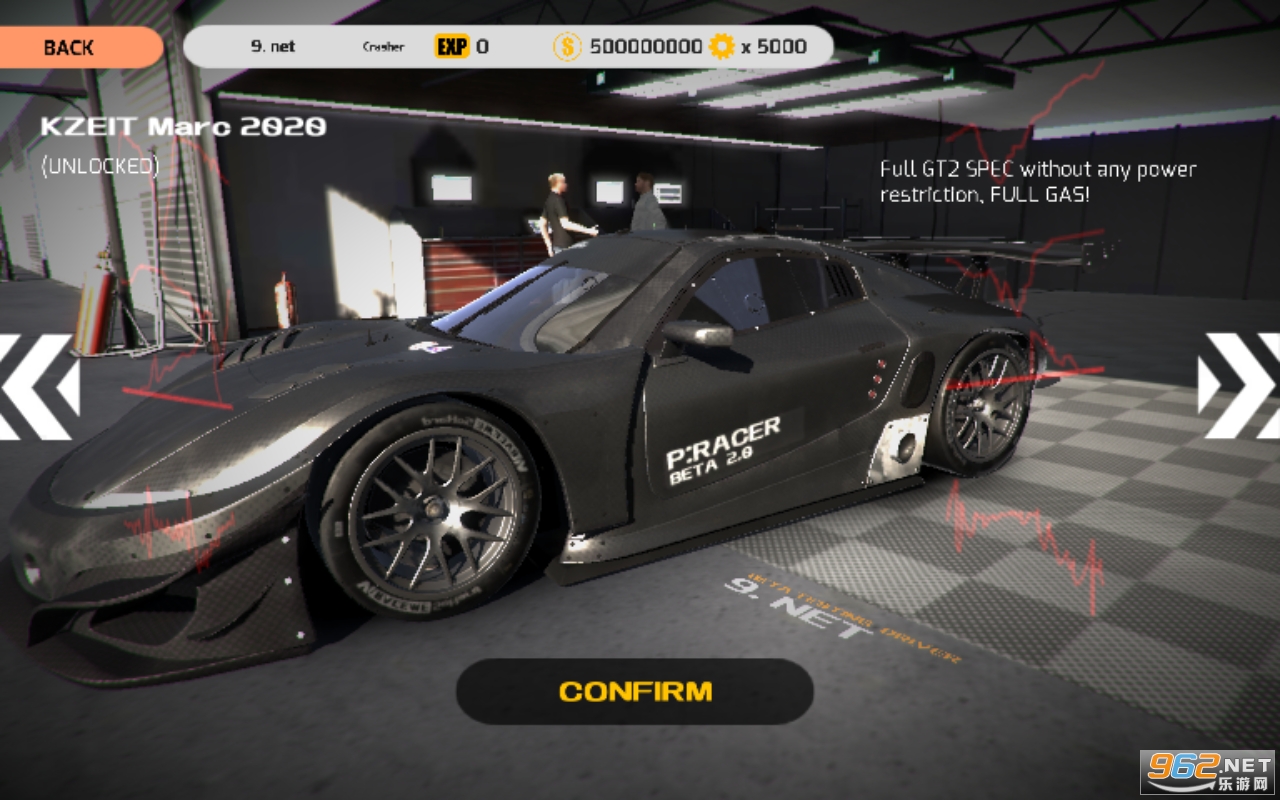Image resolution: width=1280 pixels, height=800 pixels.
Task: Switch to the next car with right arrows
Action: point(1240,386)
